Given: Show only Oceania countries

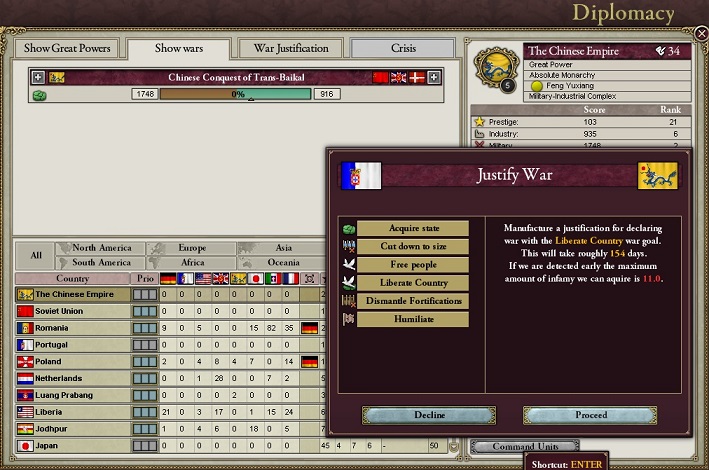Looking at the screenshot, I should coord(283,262).
